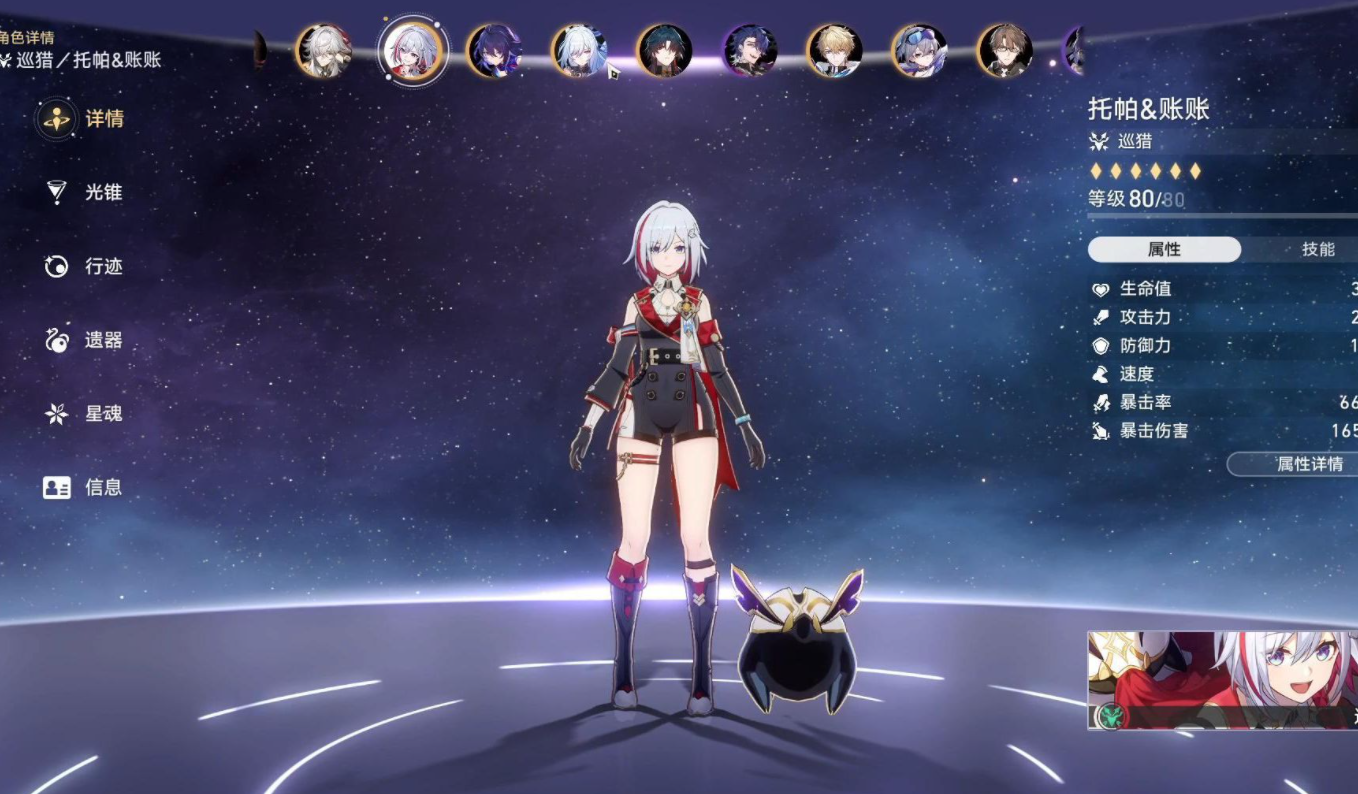Select the silver-haired character with goggles
The width and height of the screenshot is (1358, 794).
(919, 51)
